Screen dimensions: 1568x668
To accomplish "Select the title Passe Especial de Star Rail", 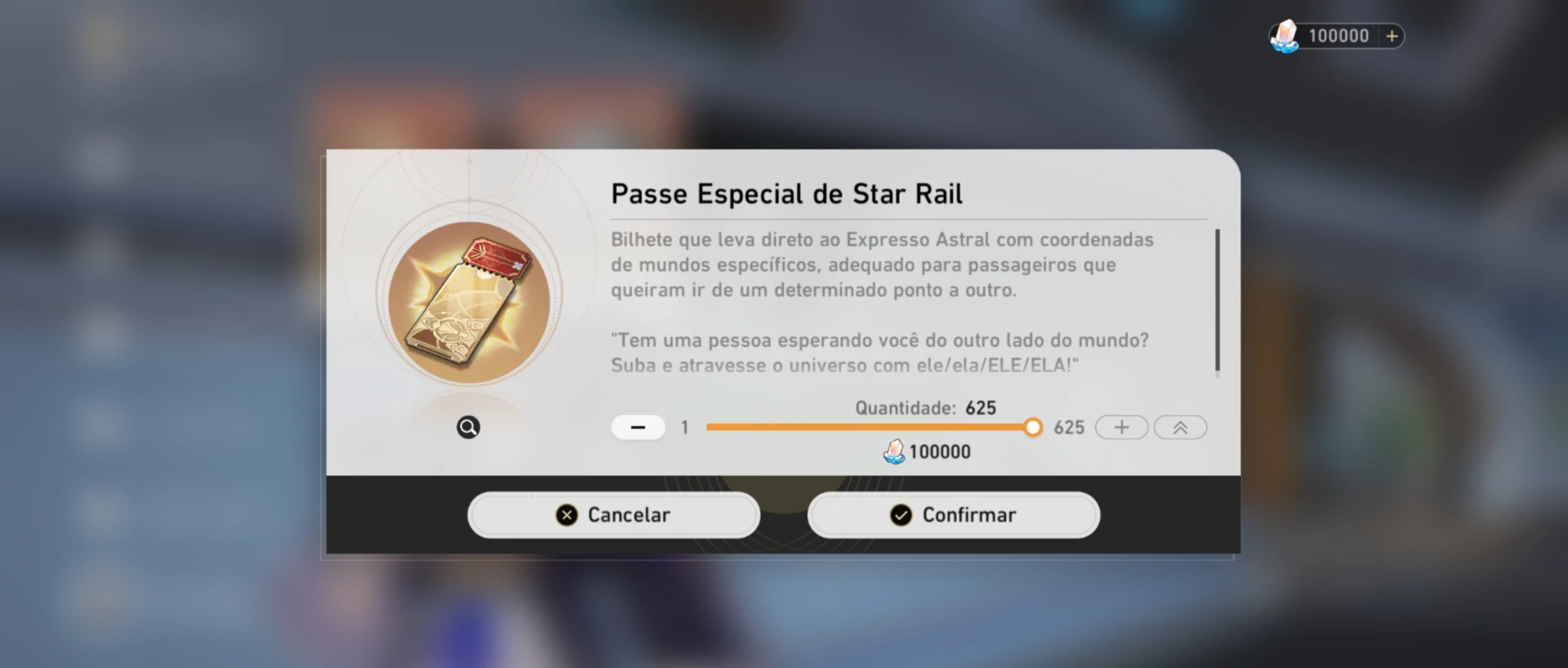I will pos(786,194).
